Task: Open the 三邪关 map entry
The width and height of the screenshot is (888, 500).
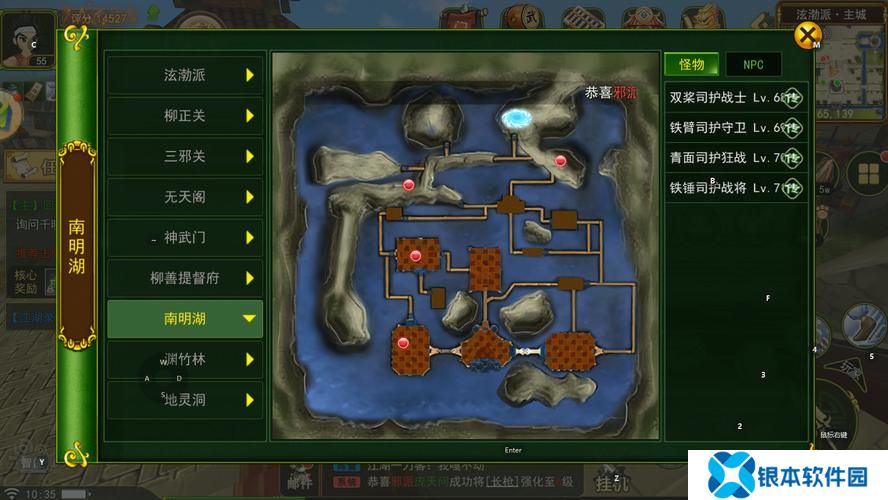Action: [x=185, y=156]
